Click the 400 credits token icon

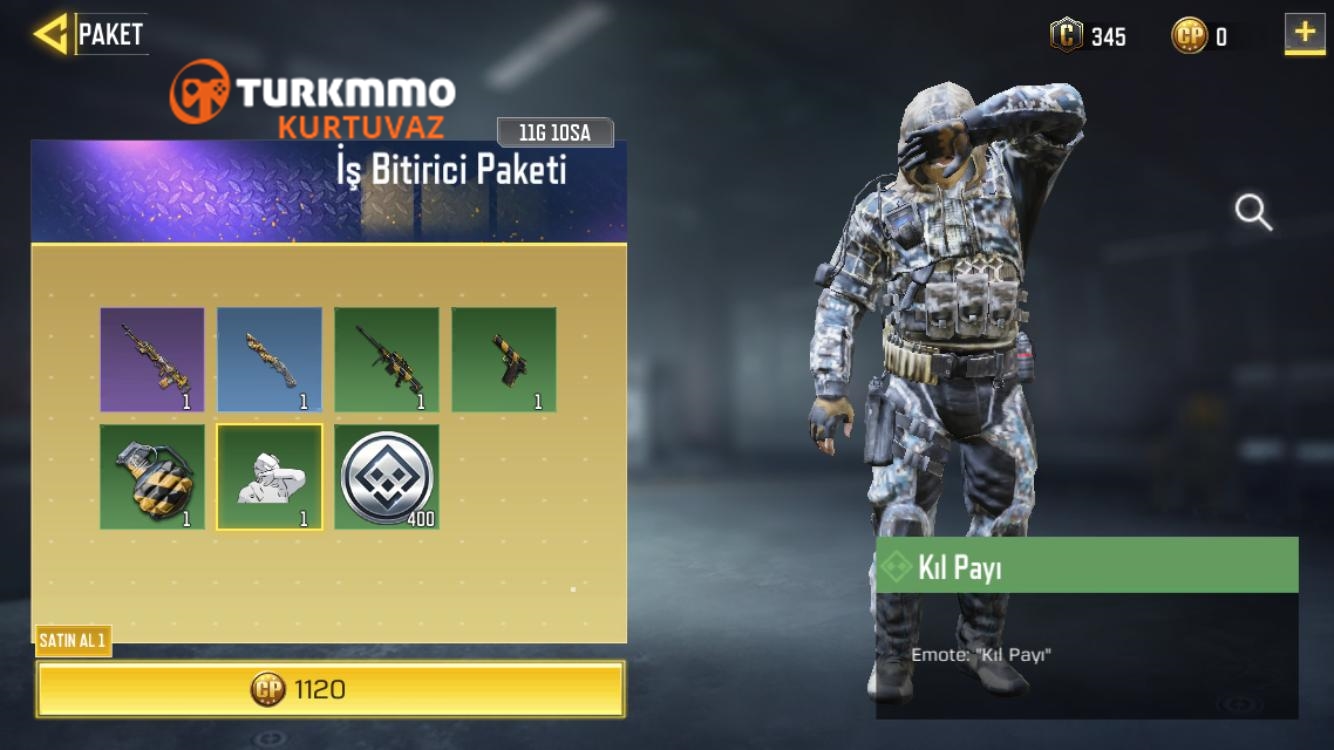coord(386,477)
